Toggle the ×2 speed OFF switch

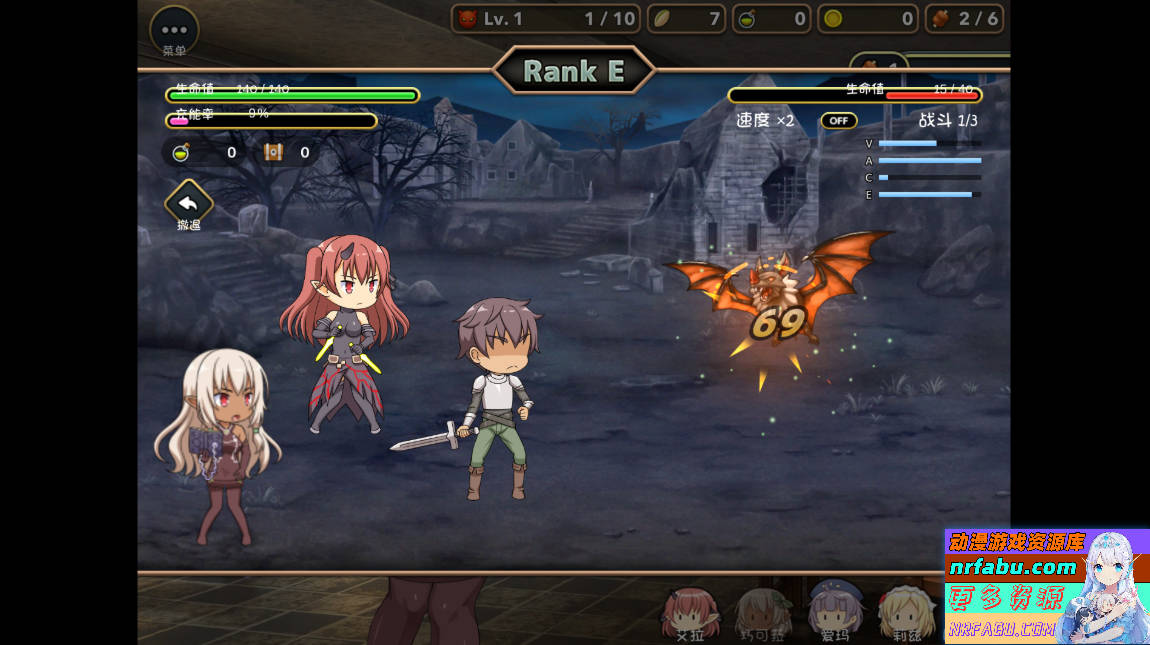point(839,121)
